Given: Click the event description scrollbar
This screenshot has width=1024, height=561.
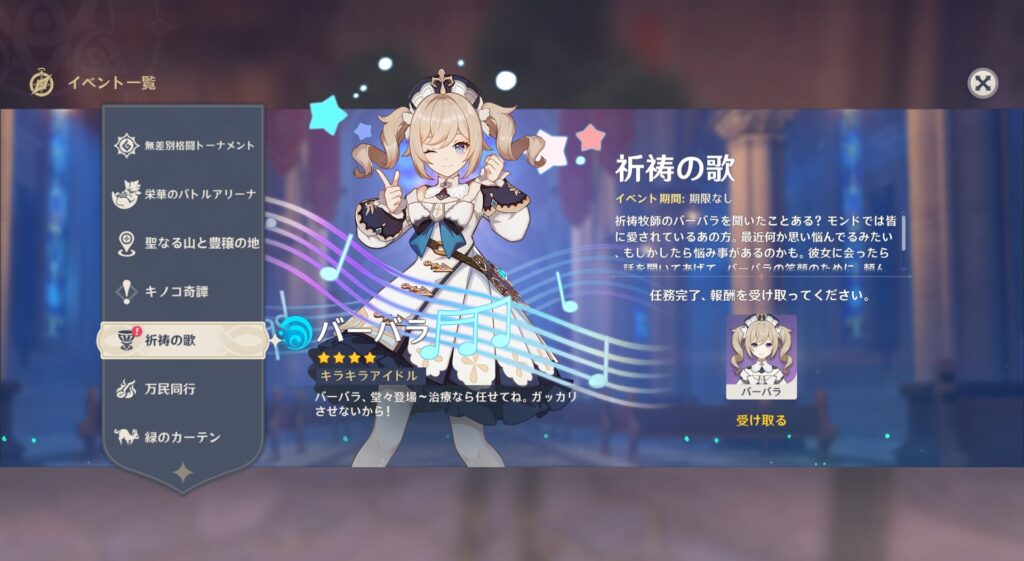Looking at the screenshot, I should click(x=903, y=232).
